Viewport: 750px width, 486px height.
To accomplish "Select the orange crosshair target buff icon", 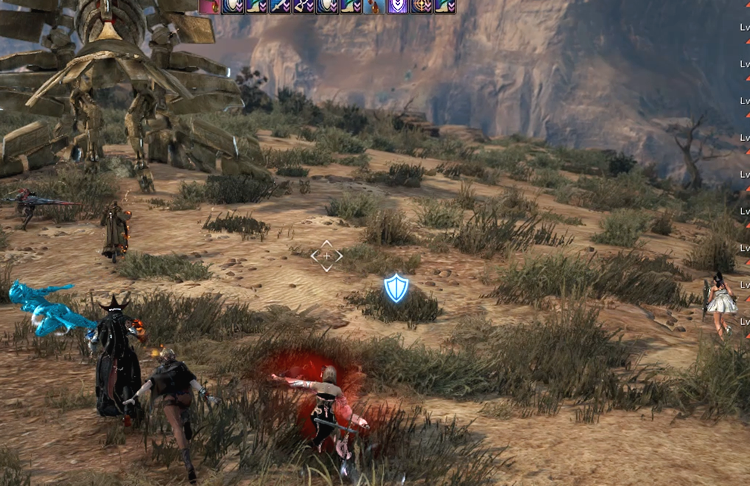I will click(421, 6).
